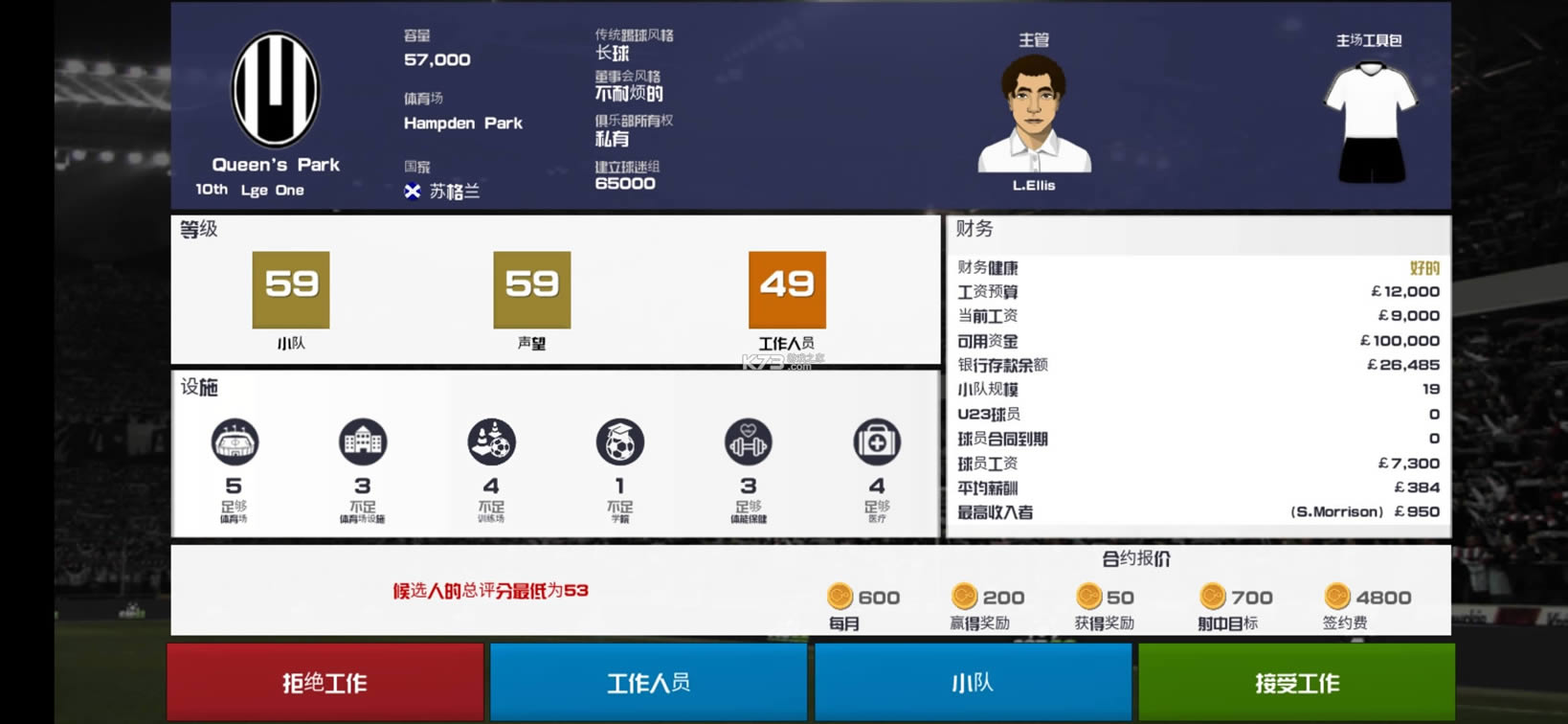Open the 工作人员 staff screen

(649, 682)
